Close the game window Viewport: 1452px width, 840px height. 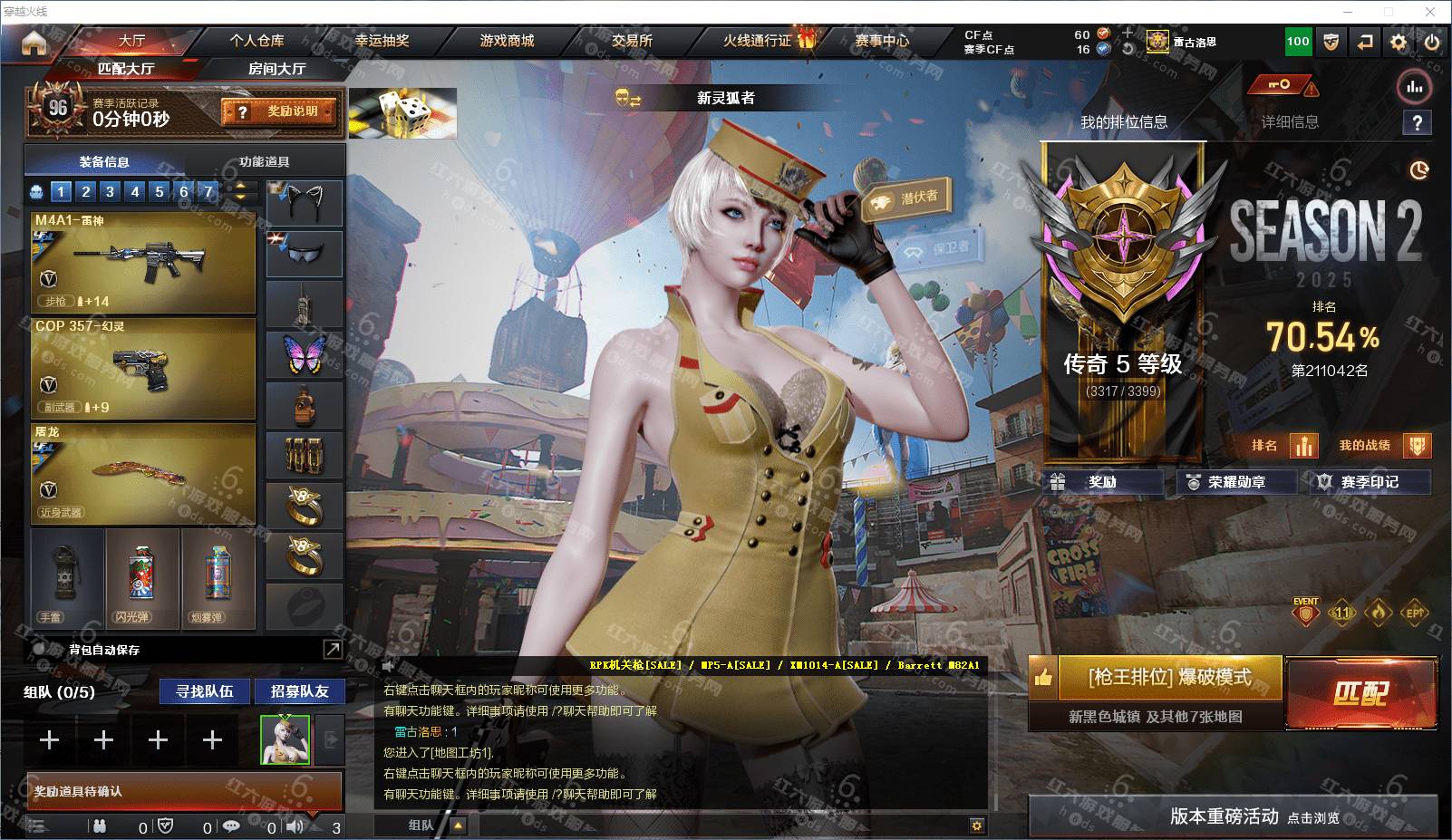pos(1431,12)
